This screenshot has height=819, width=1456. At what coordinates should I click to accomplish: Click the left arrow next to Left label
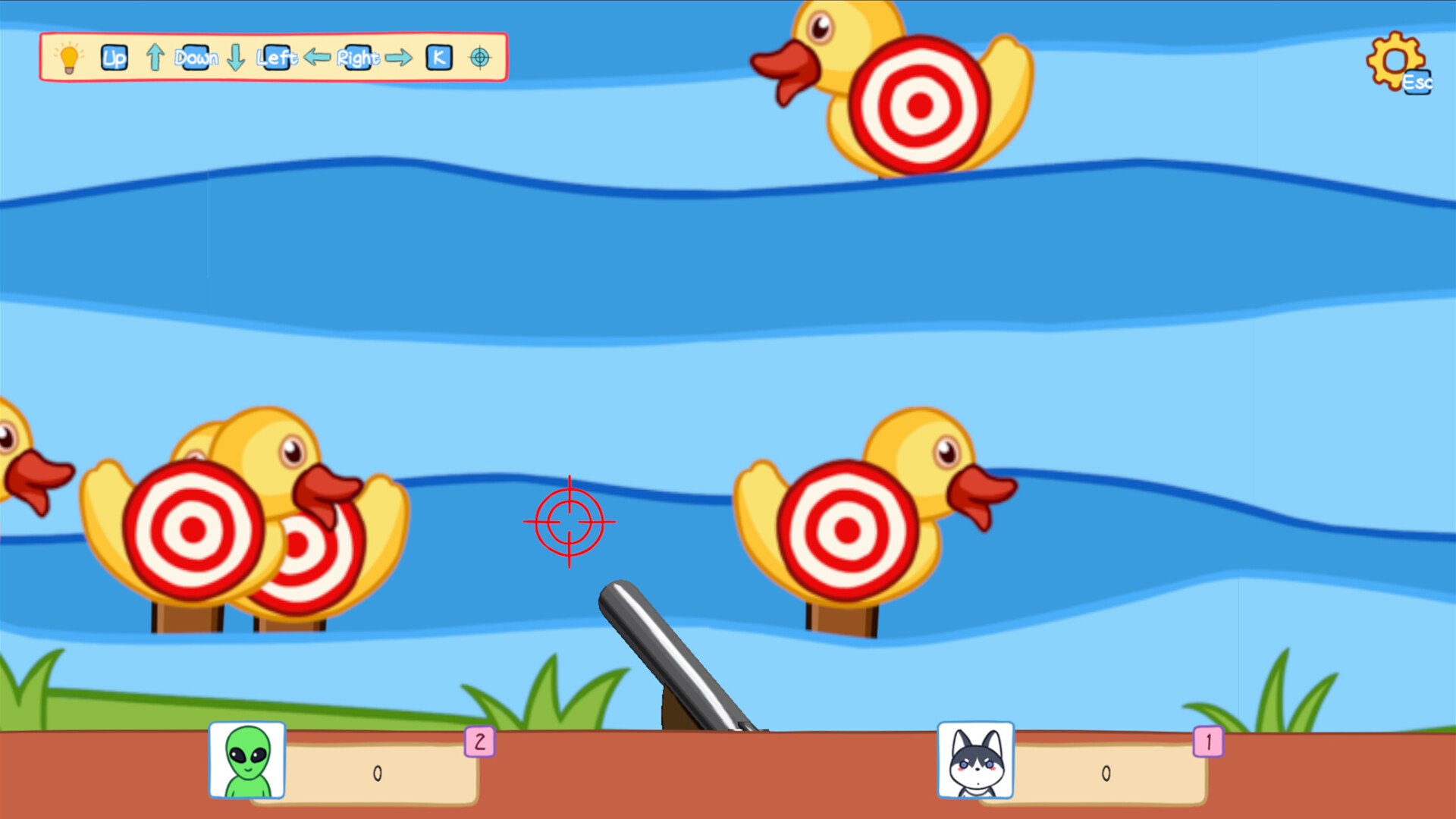[x=316, y=57]
